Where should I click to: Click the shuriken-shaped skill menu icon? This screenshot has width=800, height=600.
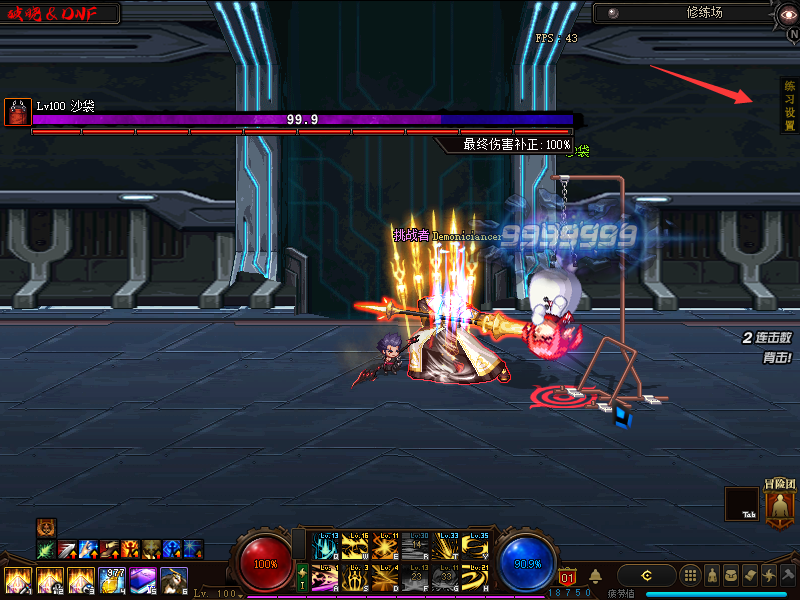[x=768, y=575]
